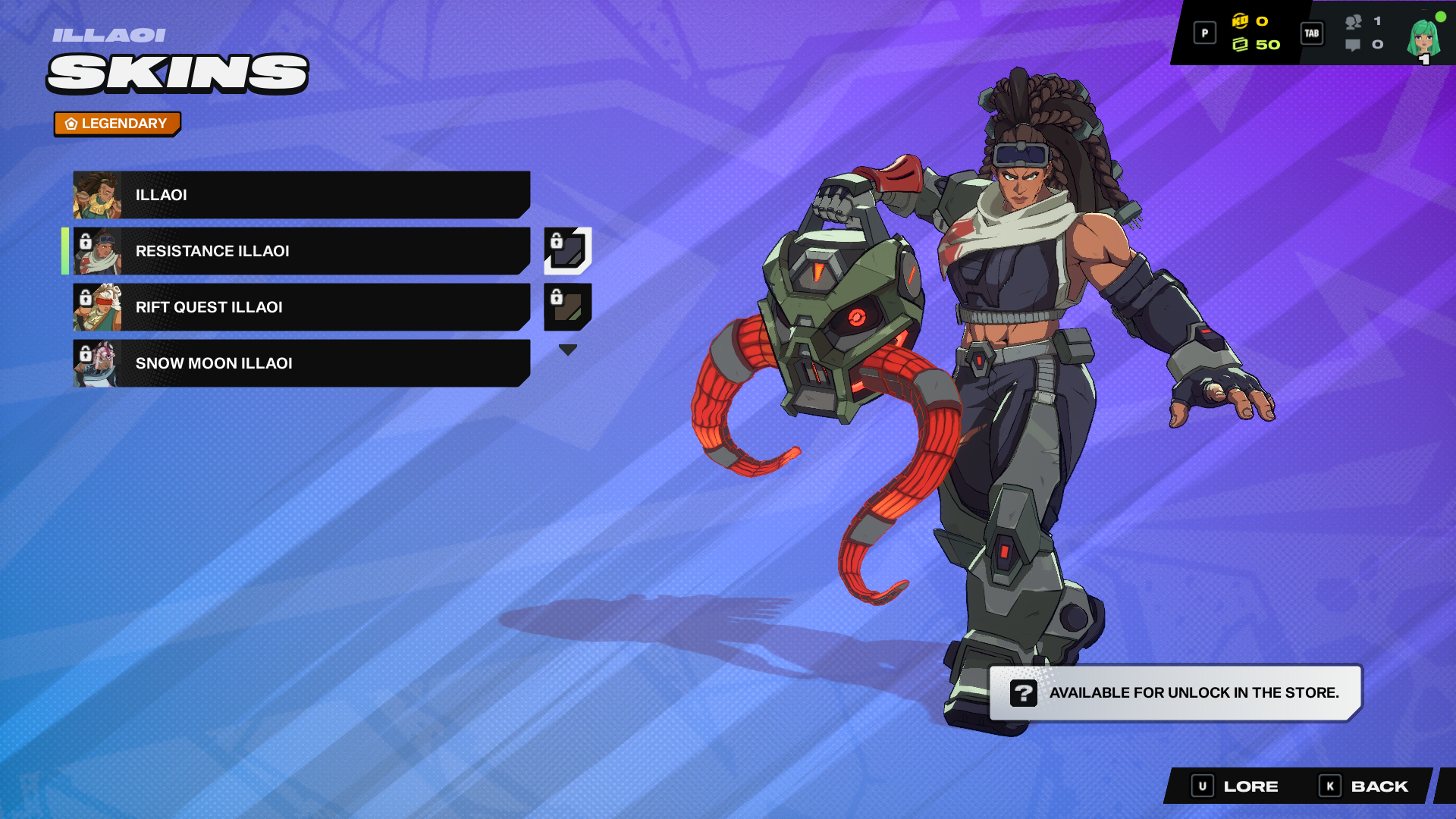The width and height of the screenshot is (1456, 819).
Task: Select the highlighted chroma swatch for Resistance Illaoi
Action: click(x=568, y=251)
